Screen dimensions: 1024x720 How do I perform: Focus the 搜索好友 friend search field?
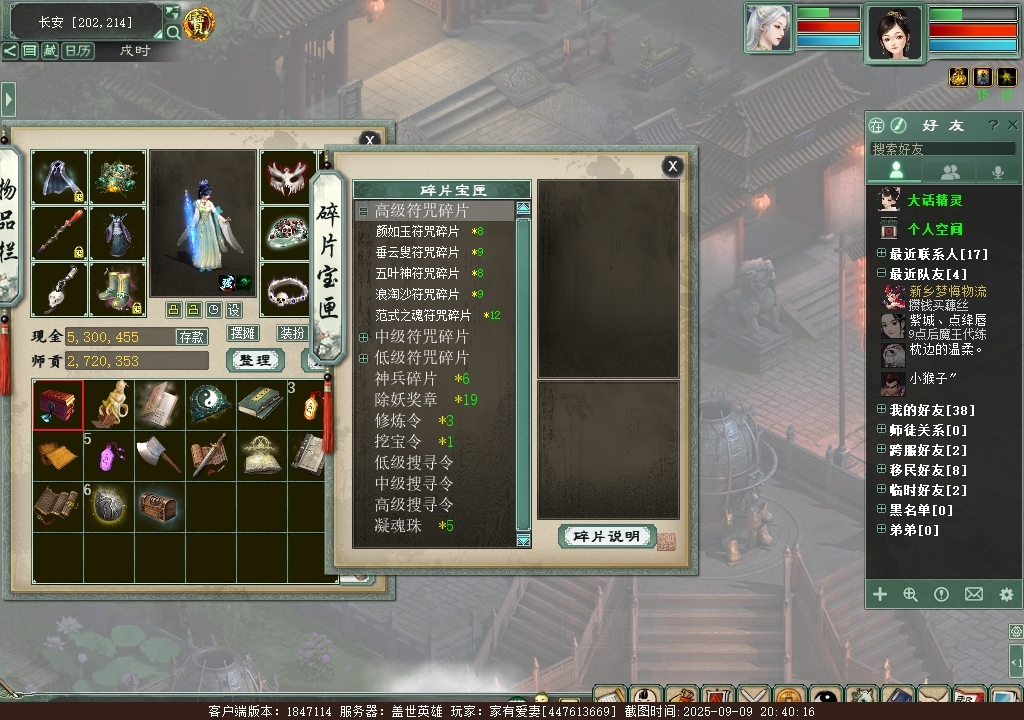click(x=942, y=149)
